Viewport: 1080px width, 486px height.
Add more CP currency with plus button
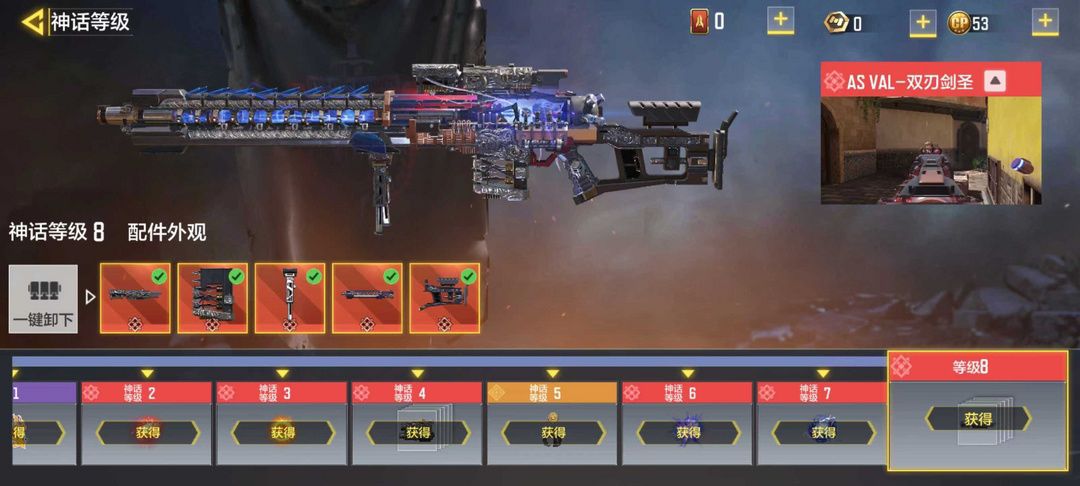[x=1045, y=21]
